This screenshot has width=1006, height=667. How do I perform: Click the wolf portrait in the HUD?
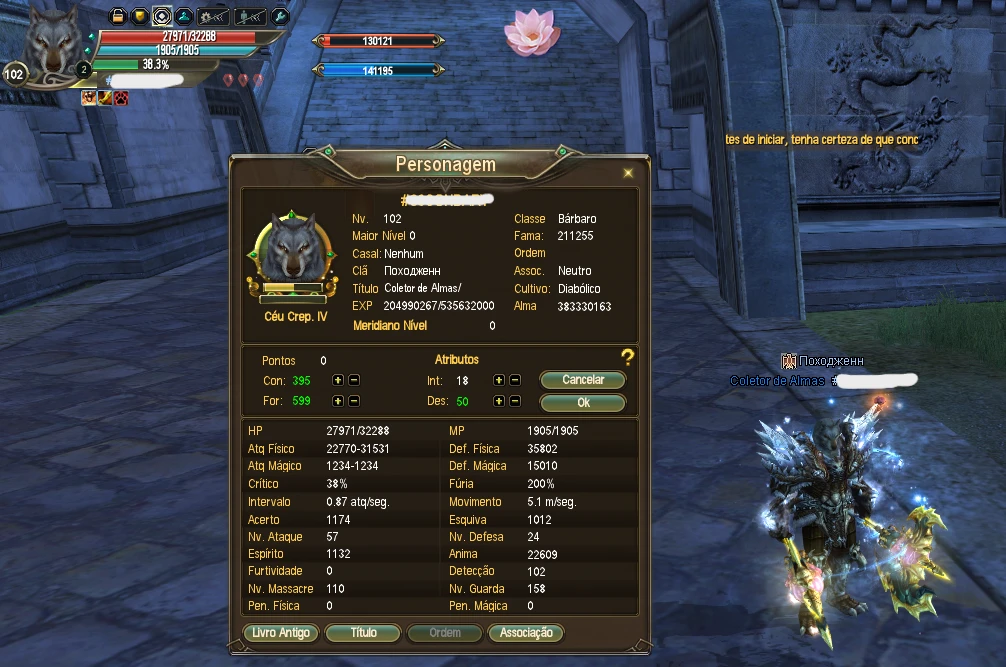tap(50, 45)
